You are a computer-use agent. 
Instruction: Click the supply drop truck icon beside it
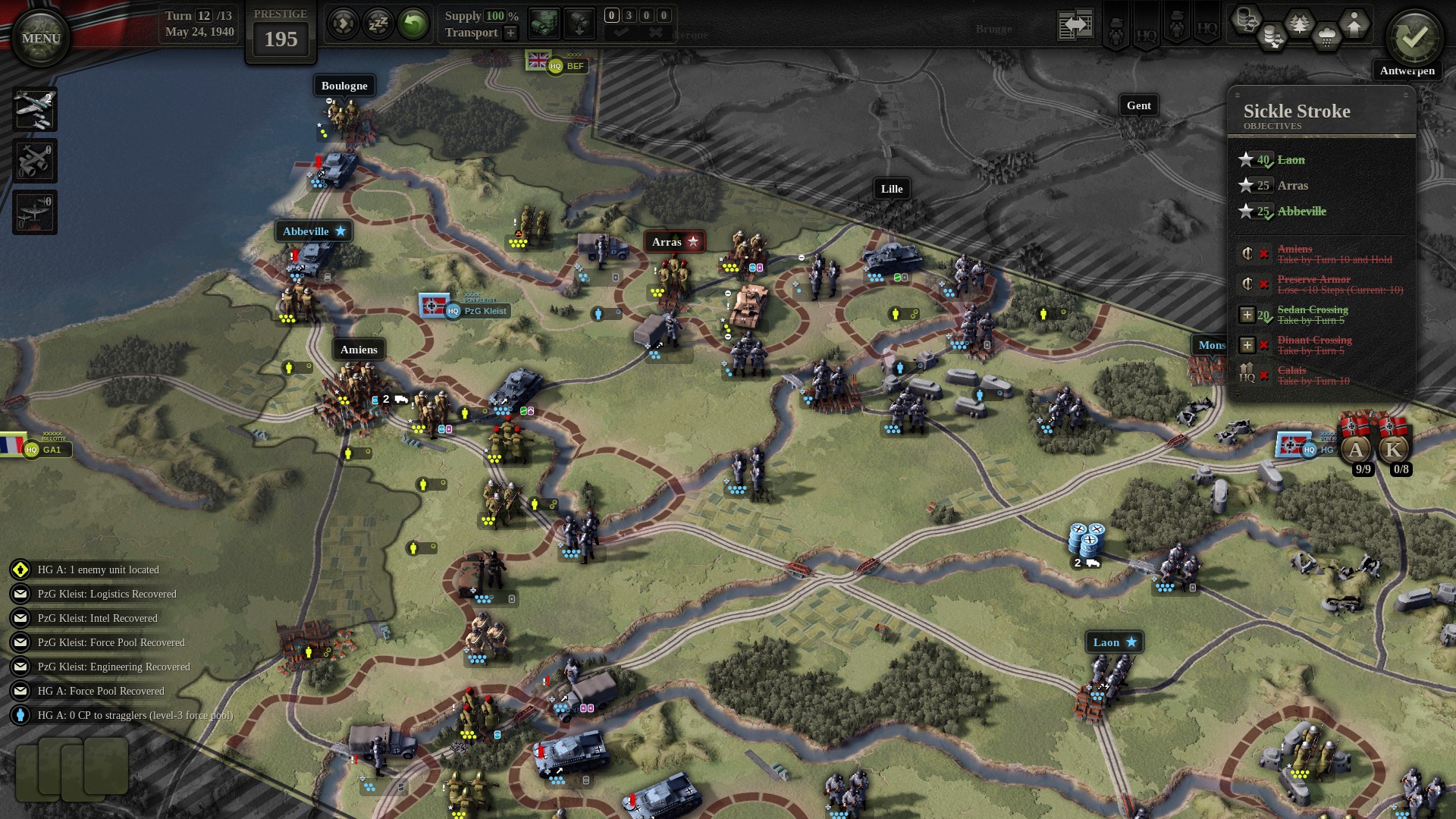579,24
